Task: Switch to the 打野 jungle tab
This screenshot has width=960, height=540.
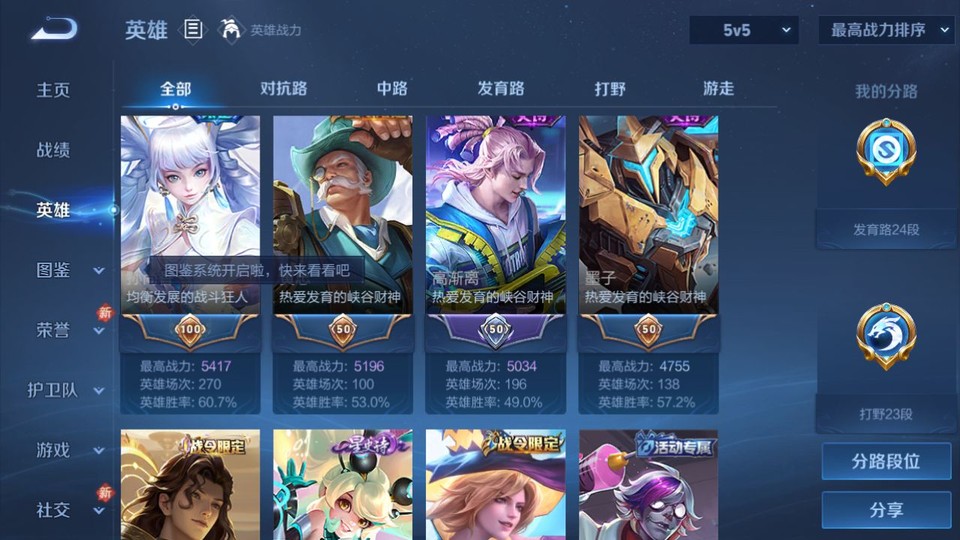Action: 610,88
